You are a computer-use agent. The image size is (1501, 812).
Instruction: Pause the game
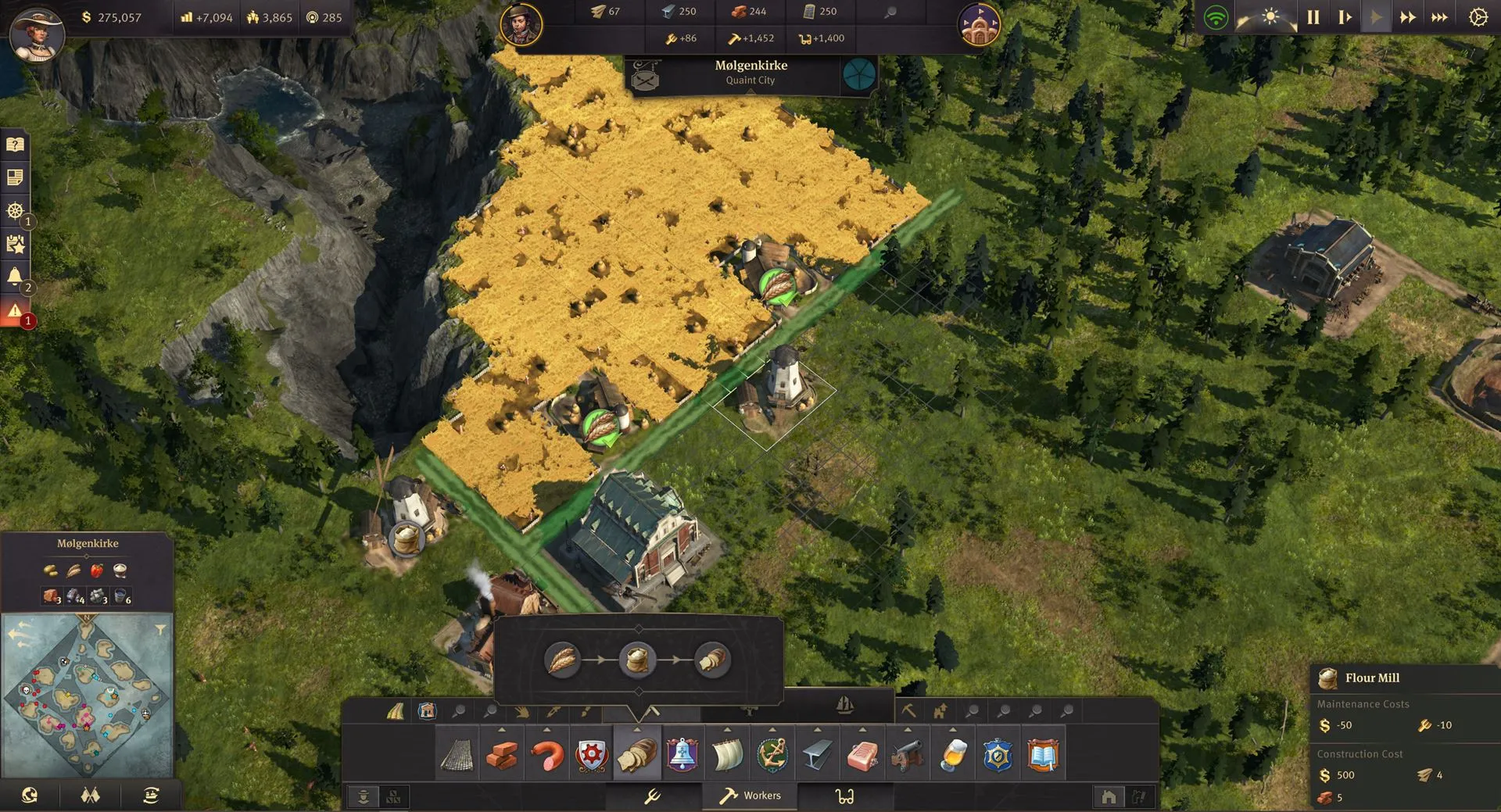(1313, 17)
